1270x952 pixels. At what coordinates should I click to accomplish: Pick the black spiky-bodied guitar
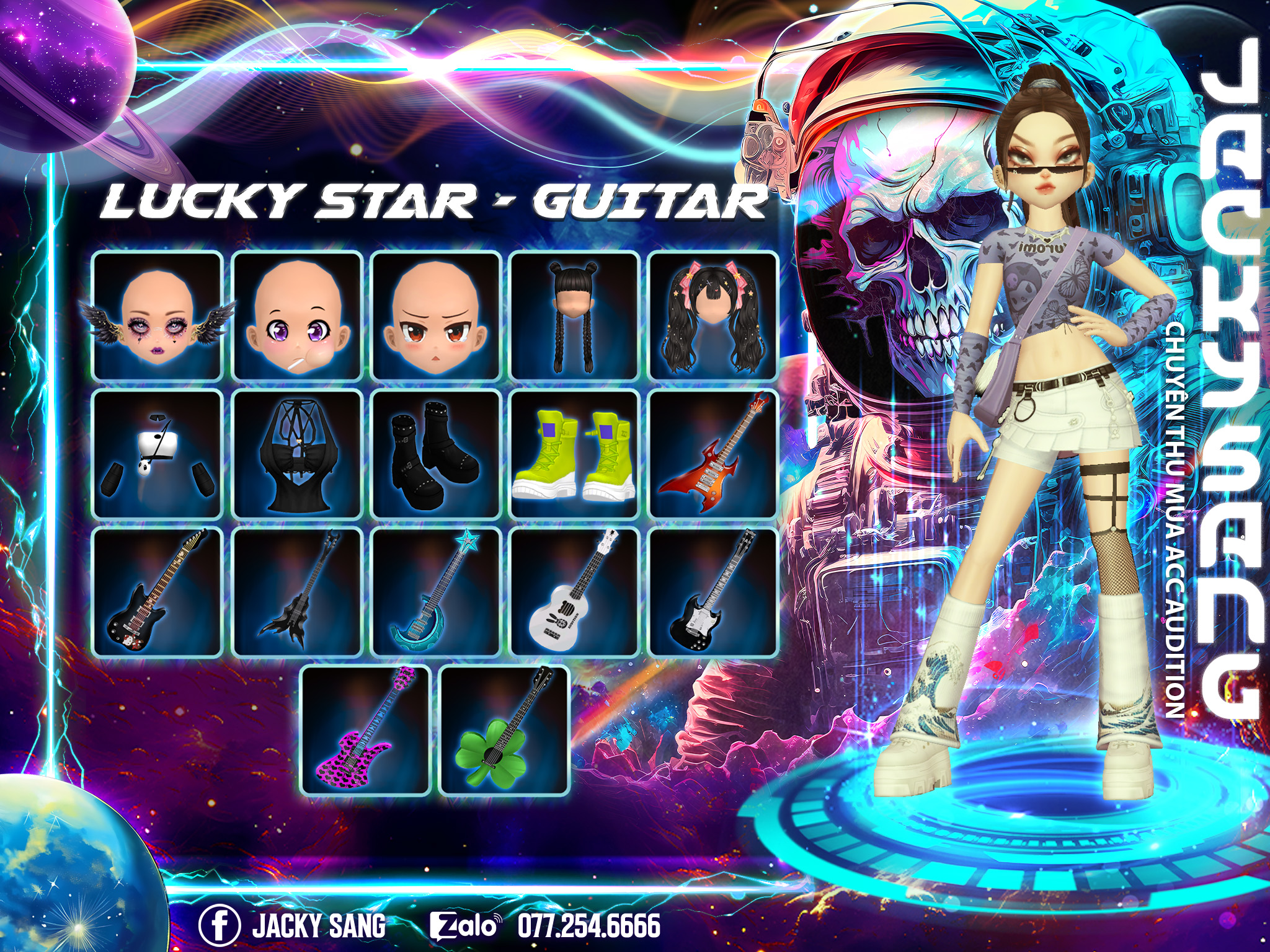297,593
